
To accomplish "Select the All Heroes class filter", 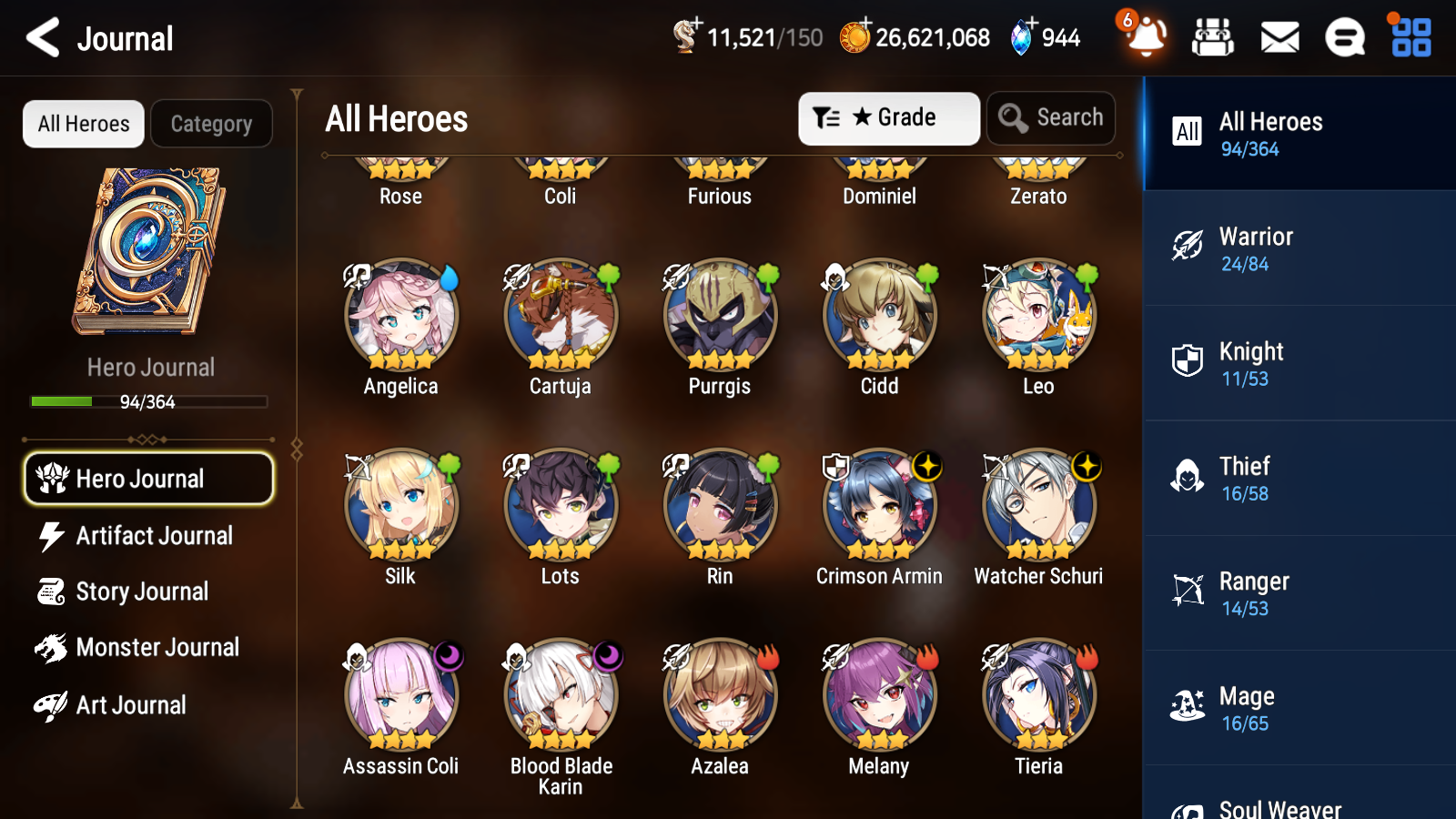I will coord(1299,134).
